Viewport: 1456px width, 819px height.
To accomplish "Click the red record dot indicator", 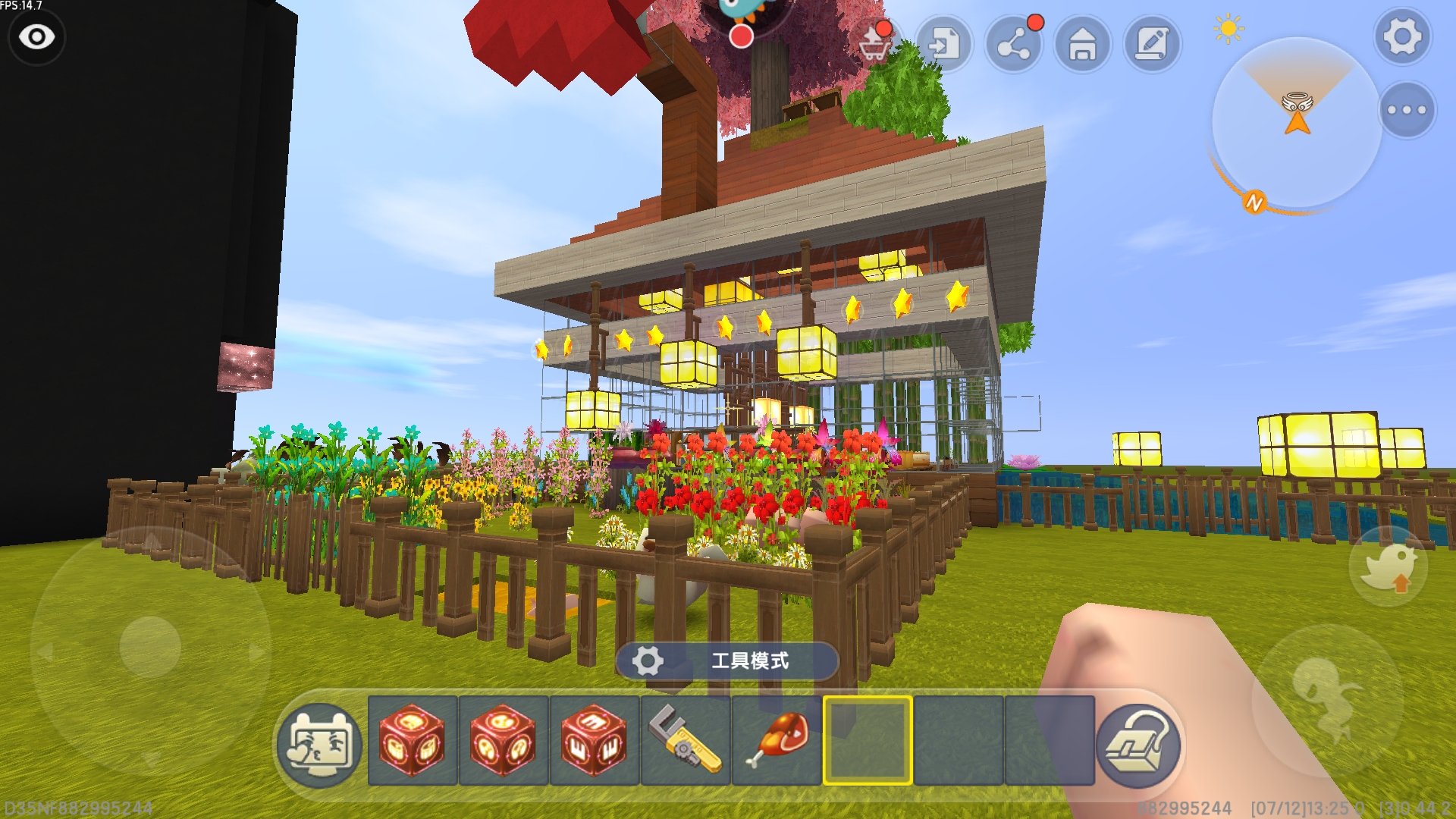I will pyautogui.click(x=741, y=36).
